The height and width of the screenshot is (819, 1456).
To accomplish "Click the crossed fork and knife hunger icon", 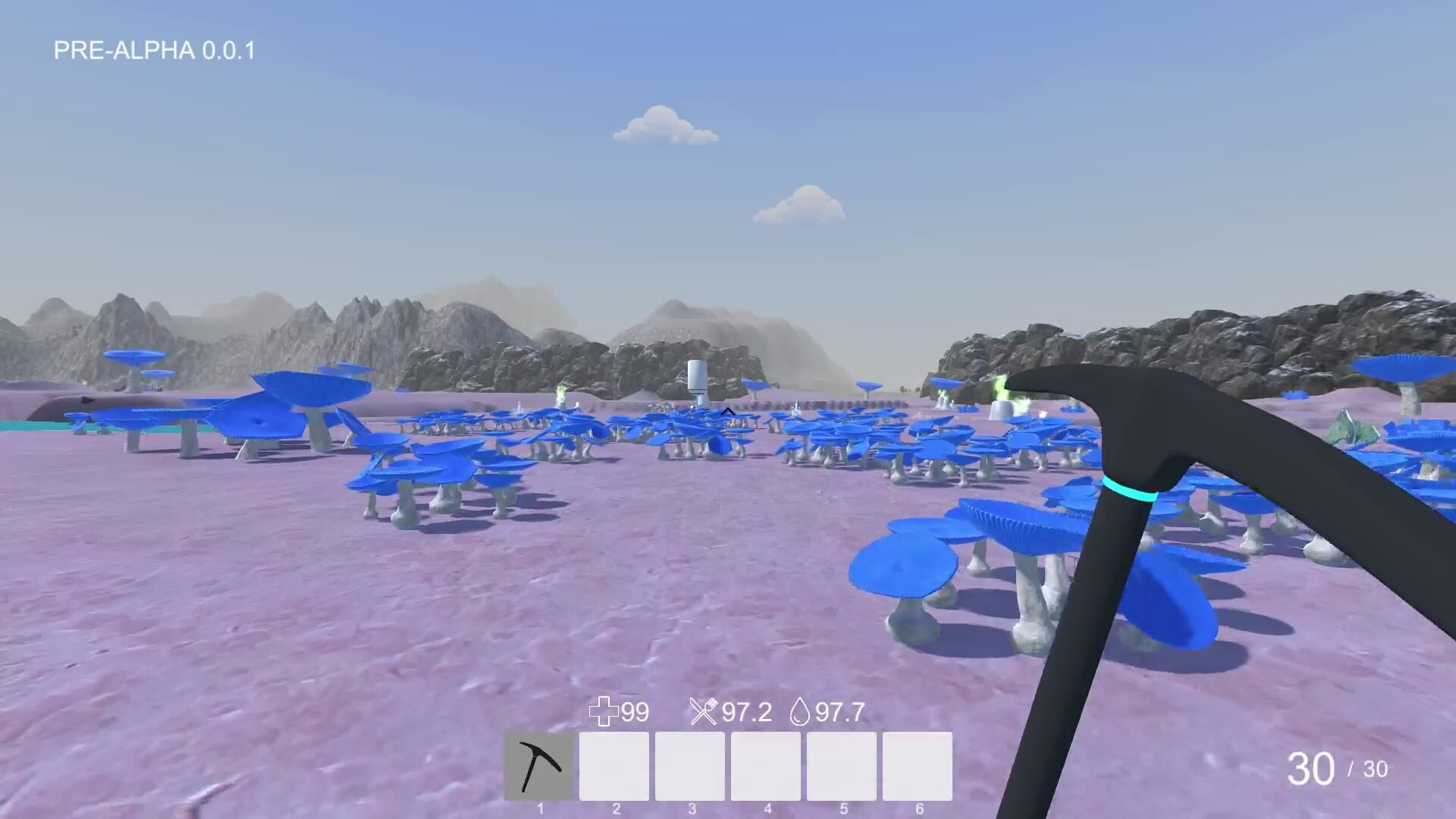I will (x=705, y=711).
